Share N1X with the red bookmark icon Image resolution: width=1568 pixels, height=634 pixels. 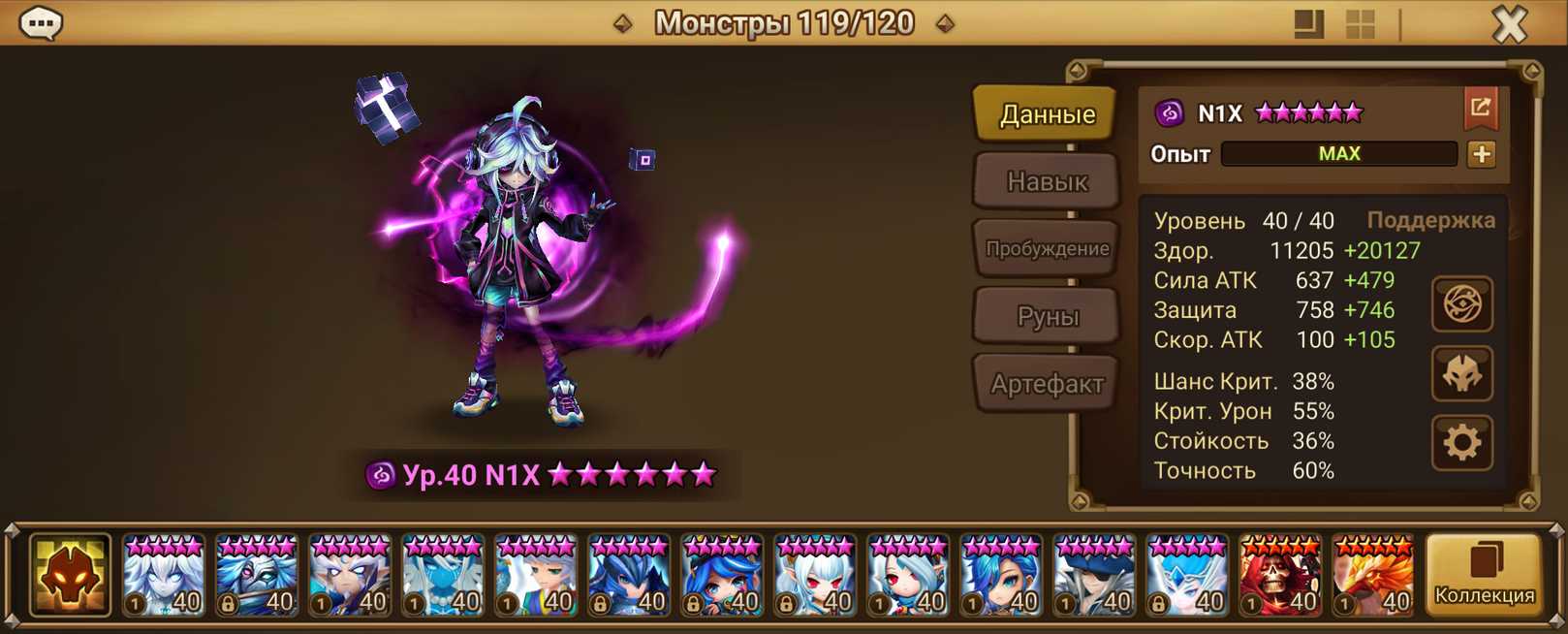click(1480, 109)
